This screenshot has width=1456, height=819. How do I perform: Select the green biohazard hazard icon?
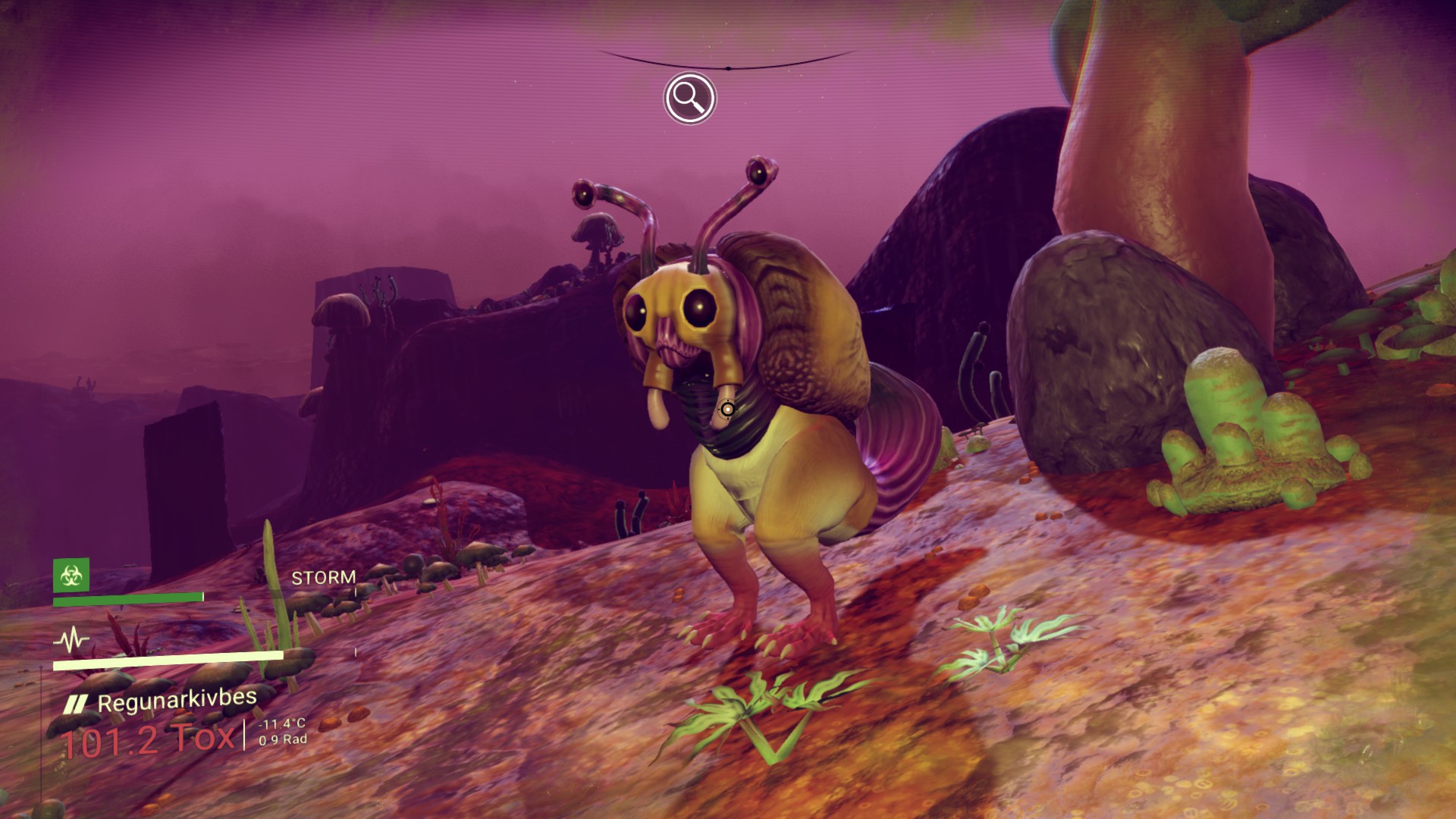point(71,576)
